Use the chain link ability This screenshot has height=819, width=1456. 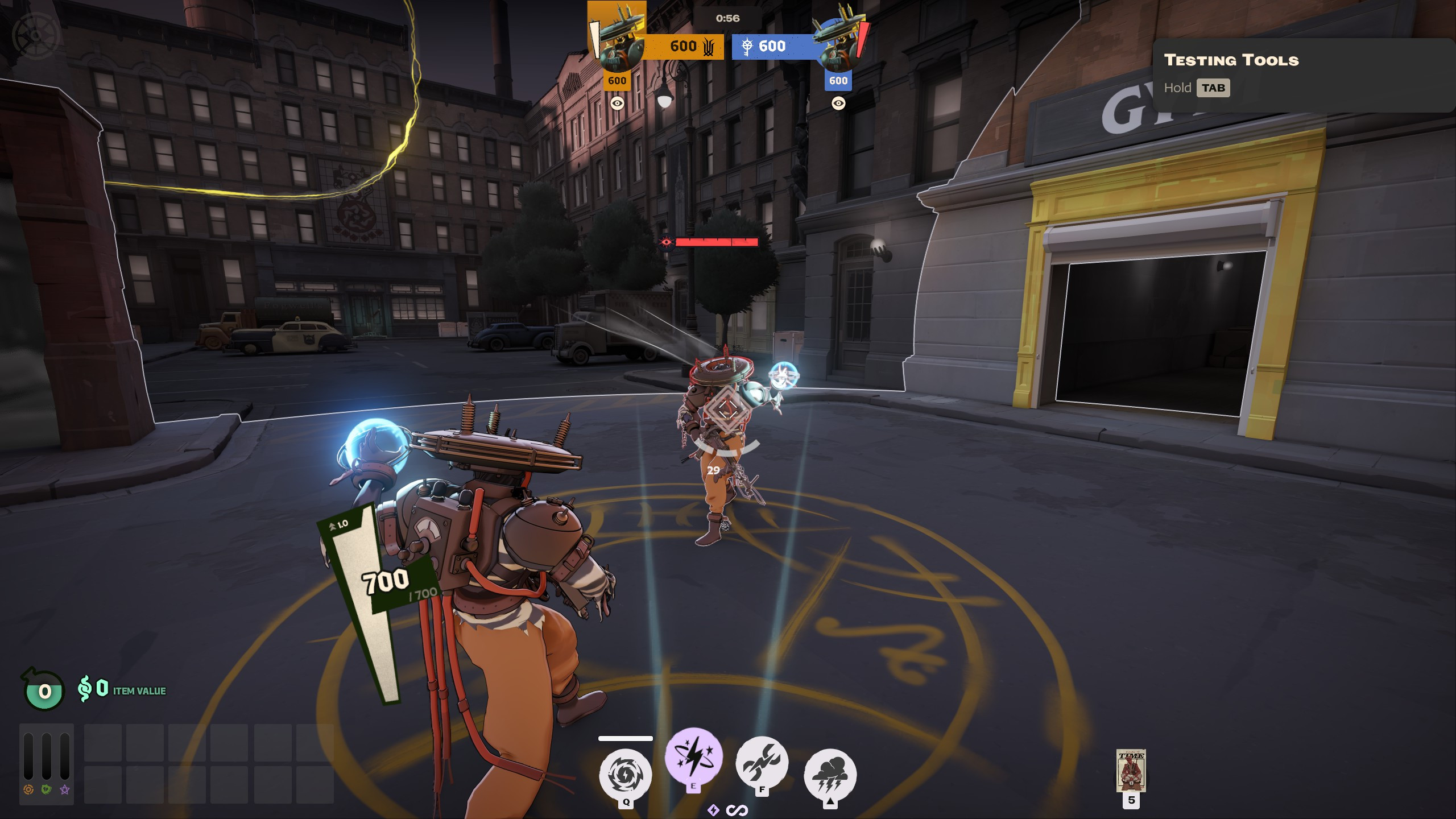click(762, 763)
